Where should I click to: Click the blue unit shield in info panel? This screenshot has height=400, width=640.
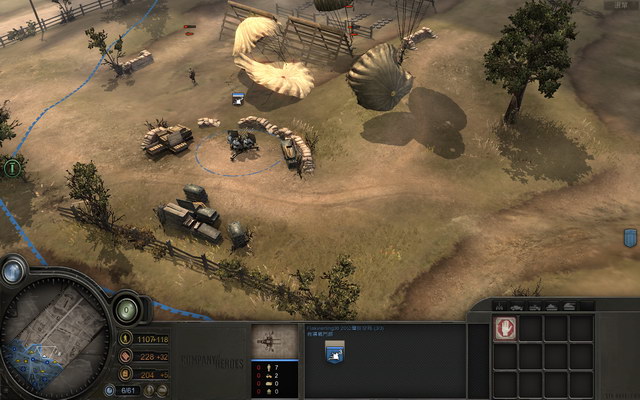click(334, 350)
